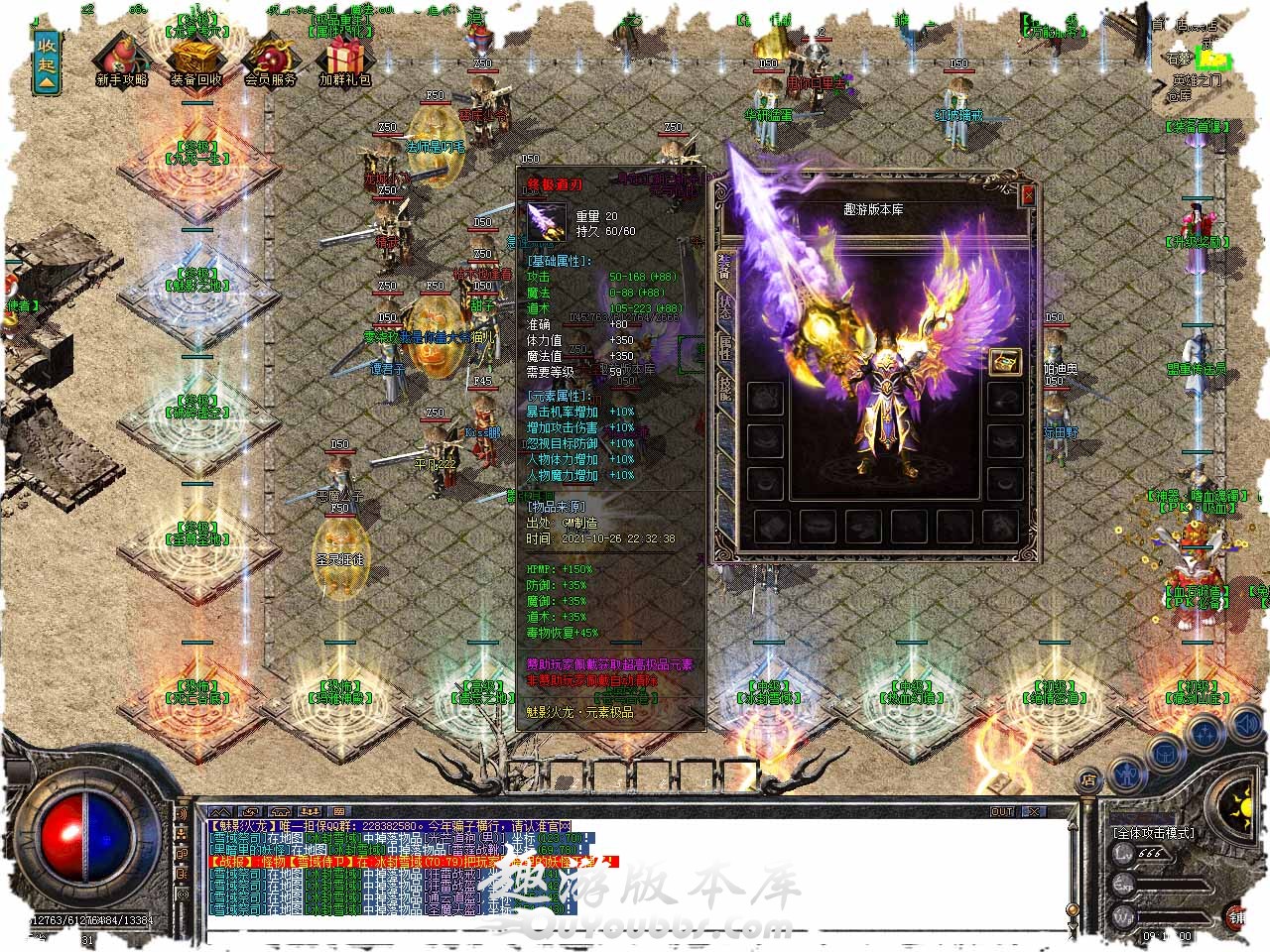The height and width of the screenshot is (952, 1270).
Task: Open the sparkle skills round button
Action: (1206, 735)
